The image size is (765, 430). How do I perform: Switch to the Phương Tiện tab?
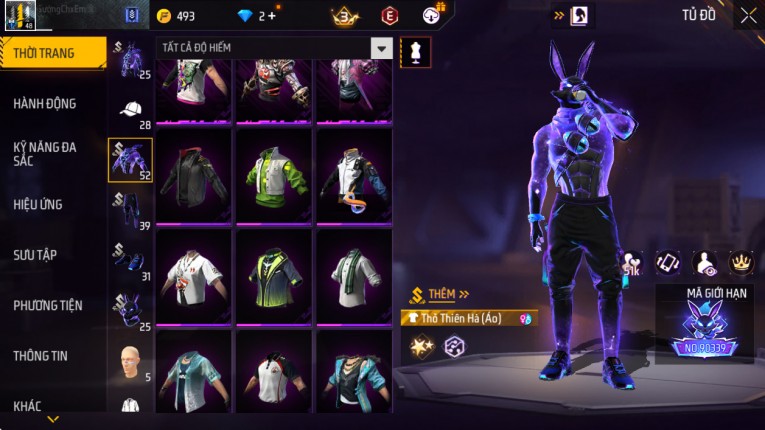48,306
